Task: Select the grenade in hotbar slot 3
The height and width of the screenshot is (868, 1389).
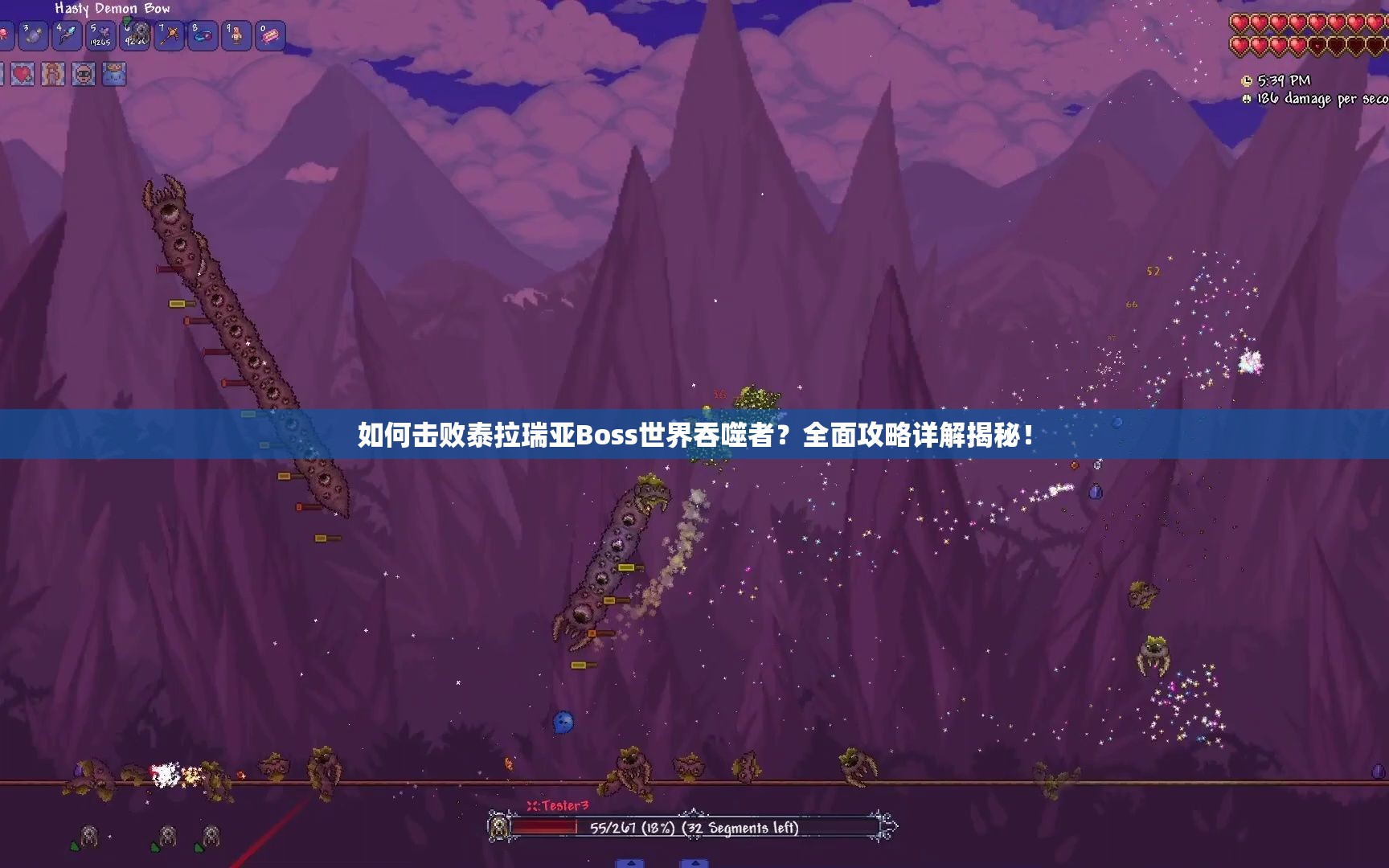Action: 34,35
